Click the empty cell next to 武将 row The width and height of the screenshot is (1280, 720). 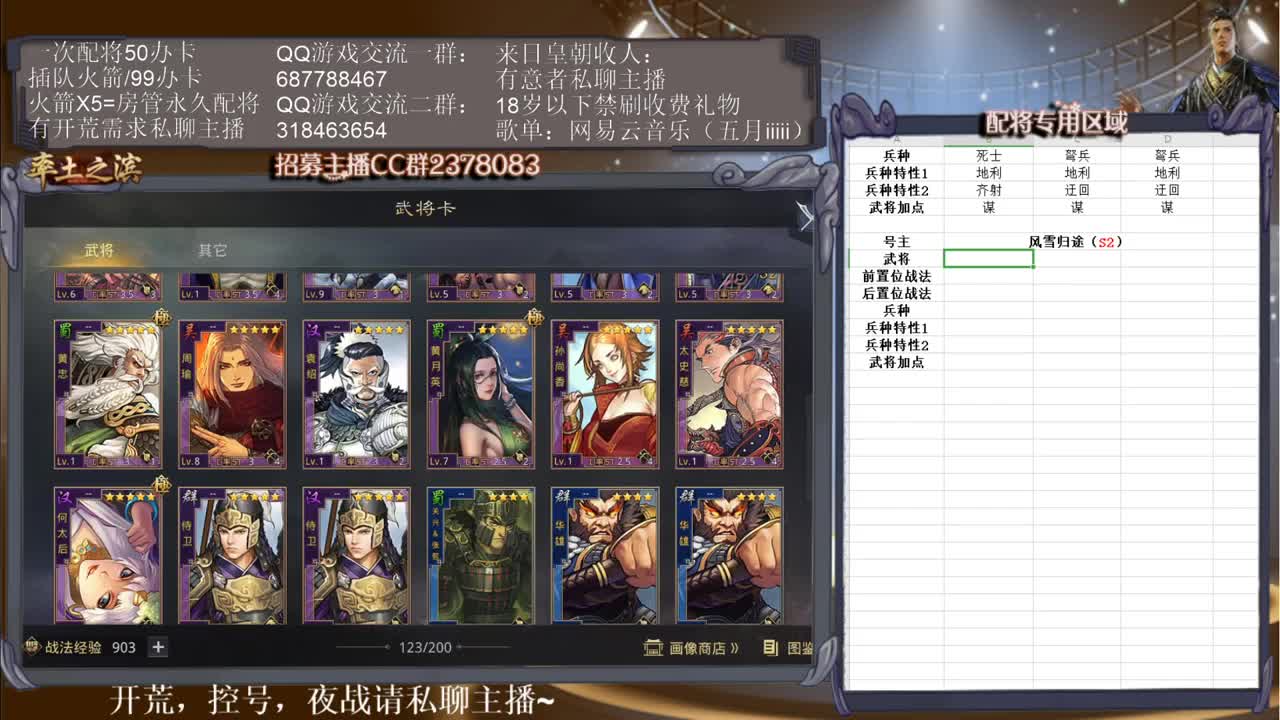click(x=987, y=258)
